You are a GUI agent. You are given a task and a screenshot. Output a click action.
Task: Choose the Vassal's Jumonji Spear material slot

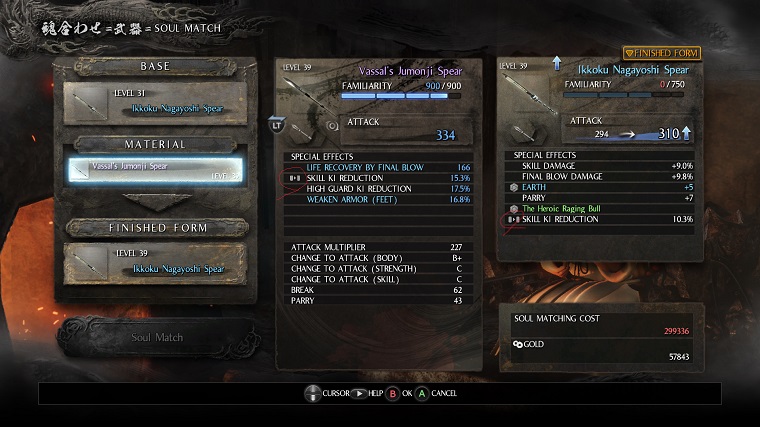click(x=154, y=170)
